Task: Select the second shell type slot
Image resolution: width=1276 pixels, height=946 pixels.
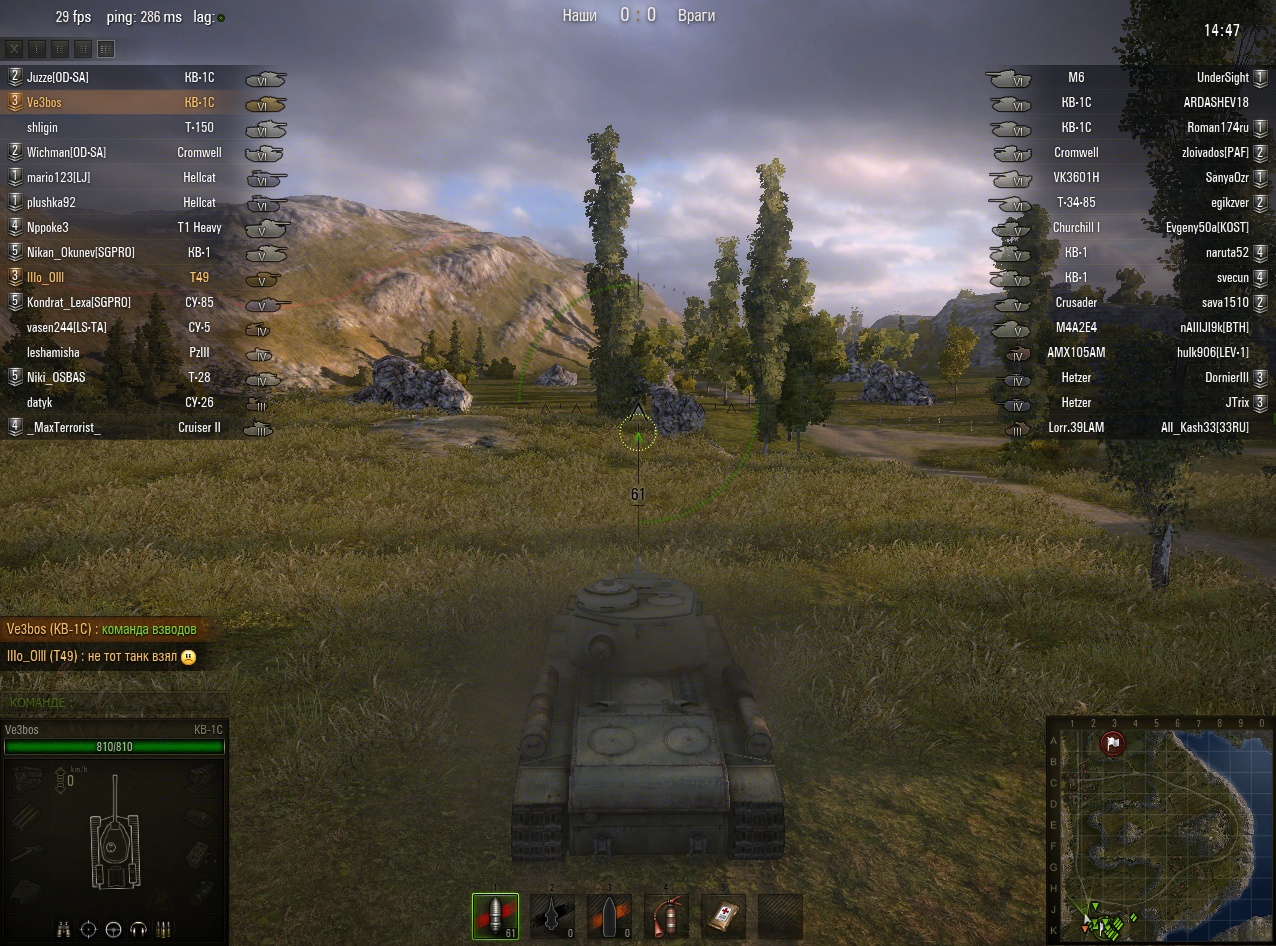Action: click(552, 916)
